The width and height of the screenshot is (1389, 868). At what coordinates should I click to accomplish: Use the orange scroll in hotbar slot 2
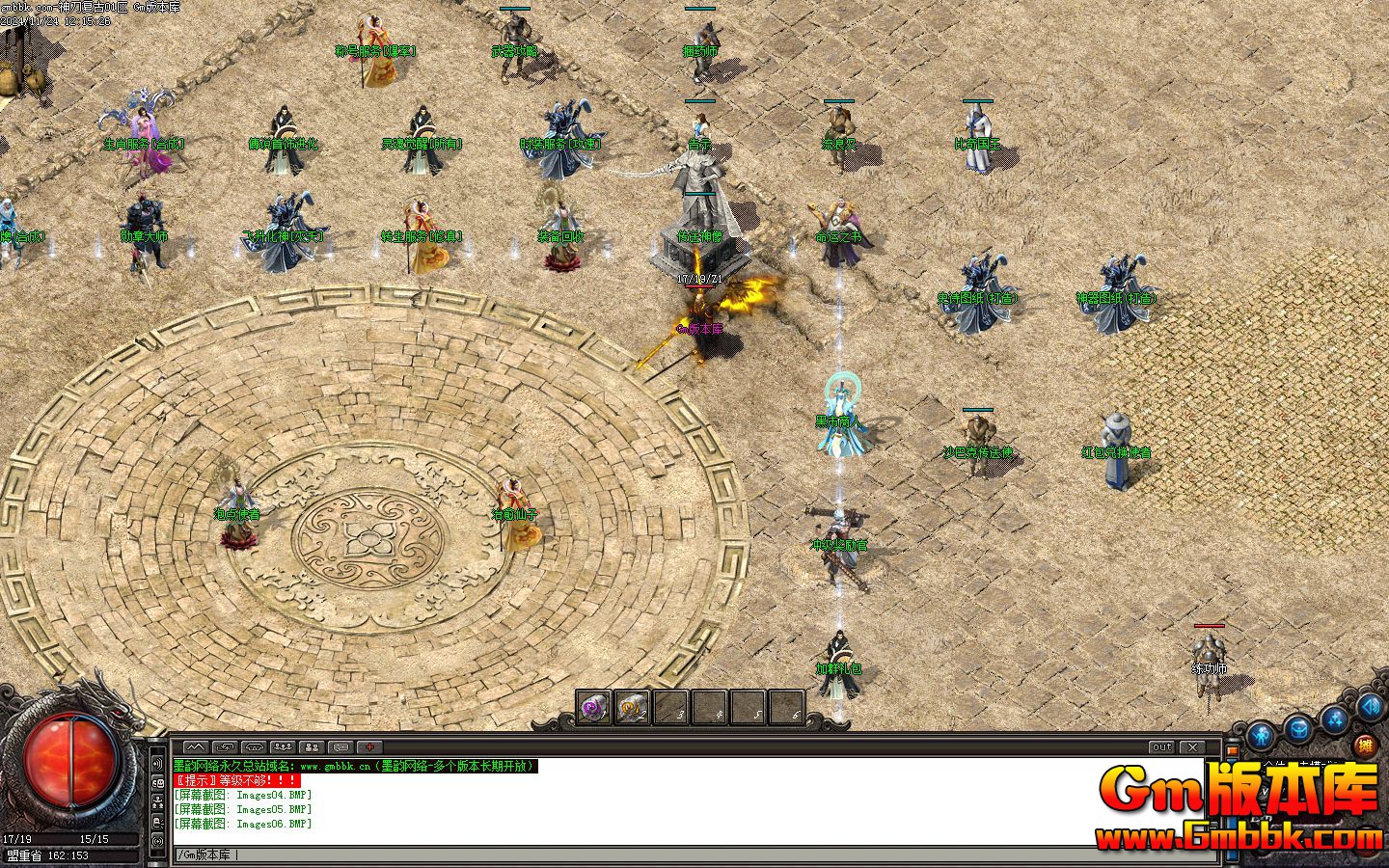coord(632,709)
